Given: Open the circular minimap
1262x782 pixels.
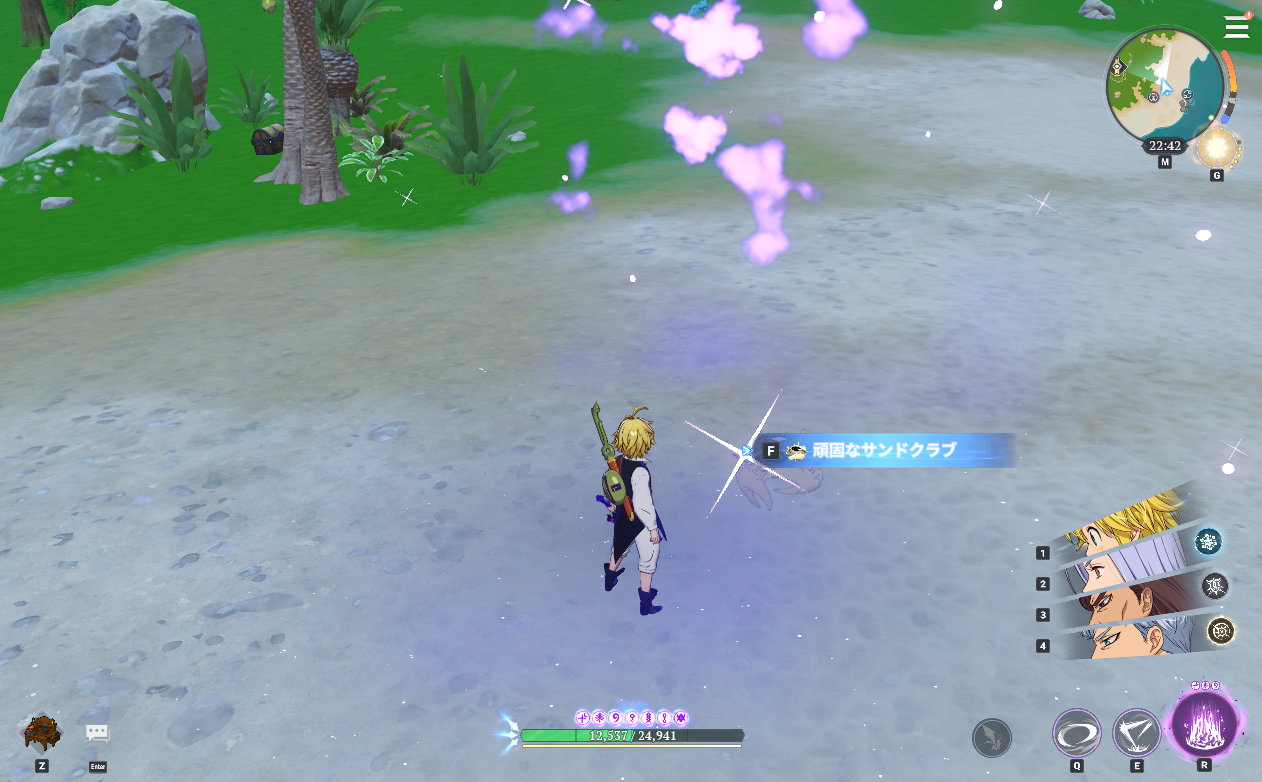Looking at the screenshot, I should 1164,86.
